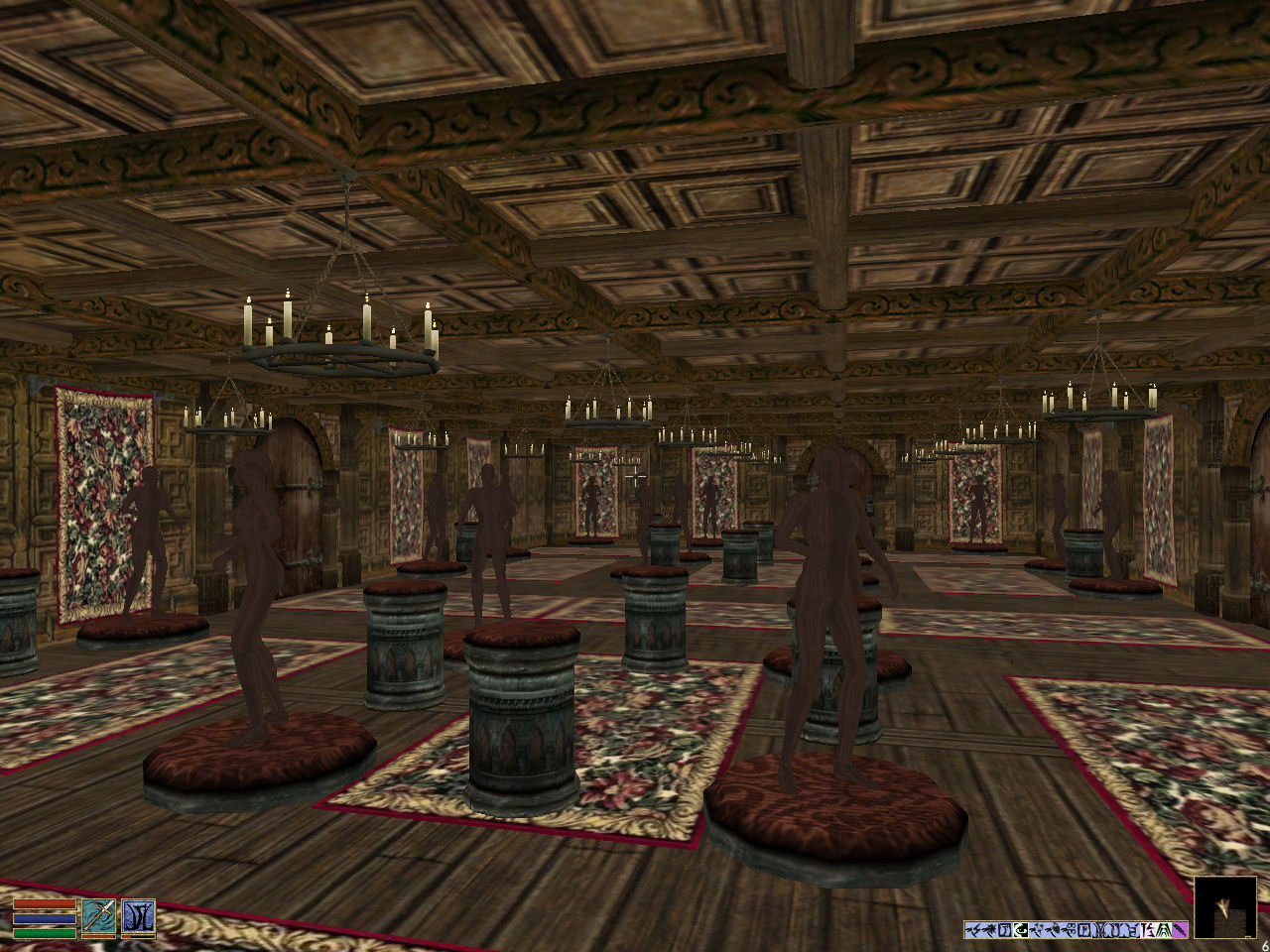The width and height of the screenshot is (1270, 952).
Task: Click the purple feather active effect icon
Action: pos(1181,929)
